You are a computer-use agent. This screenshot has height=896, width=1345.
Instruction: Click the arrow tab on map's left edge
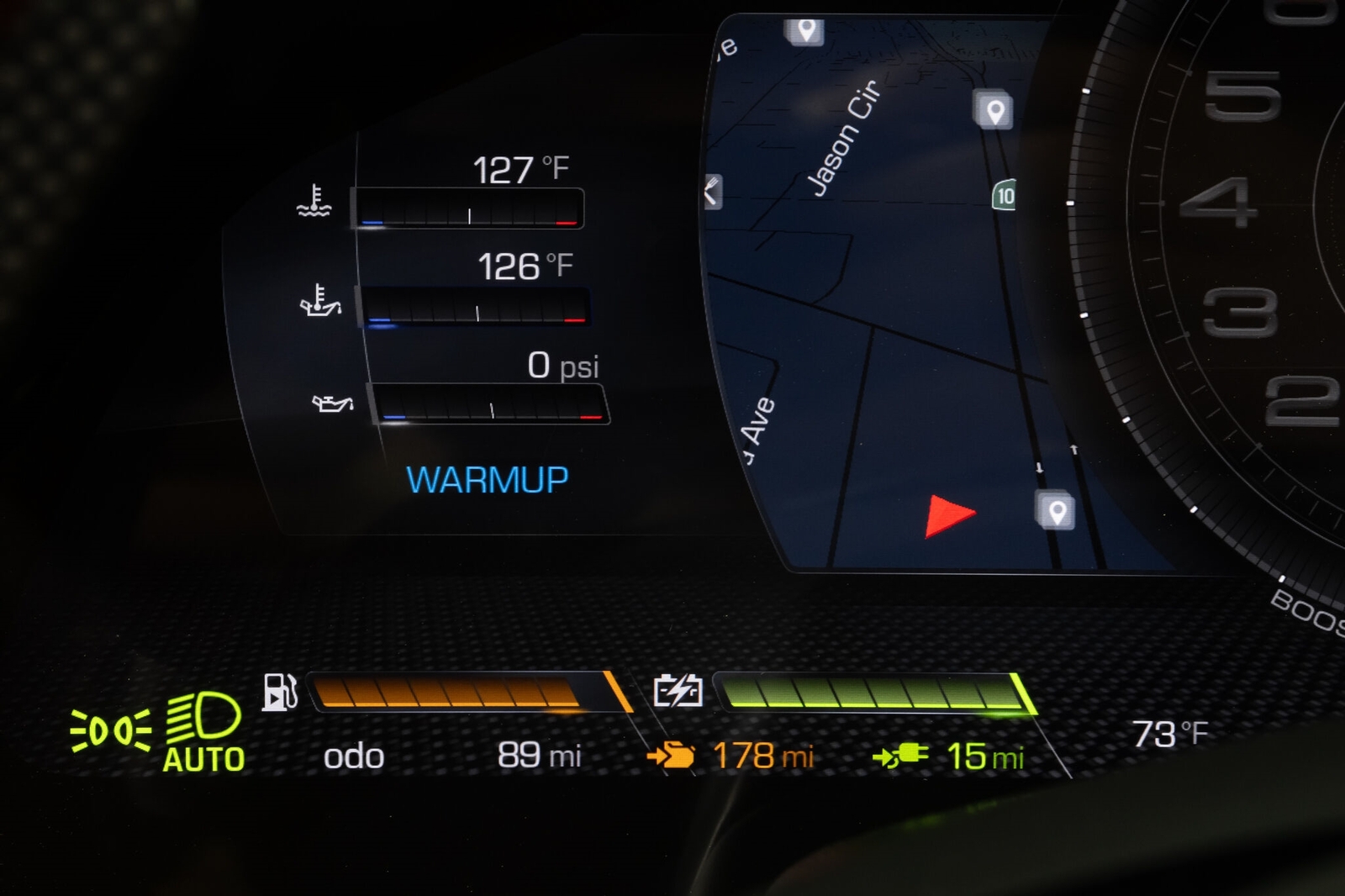pos(712,192)
